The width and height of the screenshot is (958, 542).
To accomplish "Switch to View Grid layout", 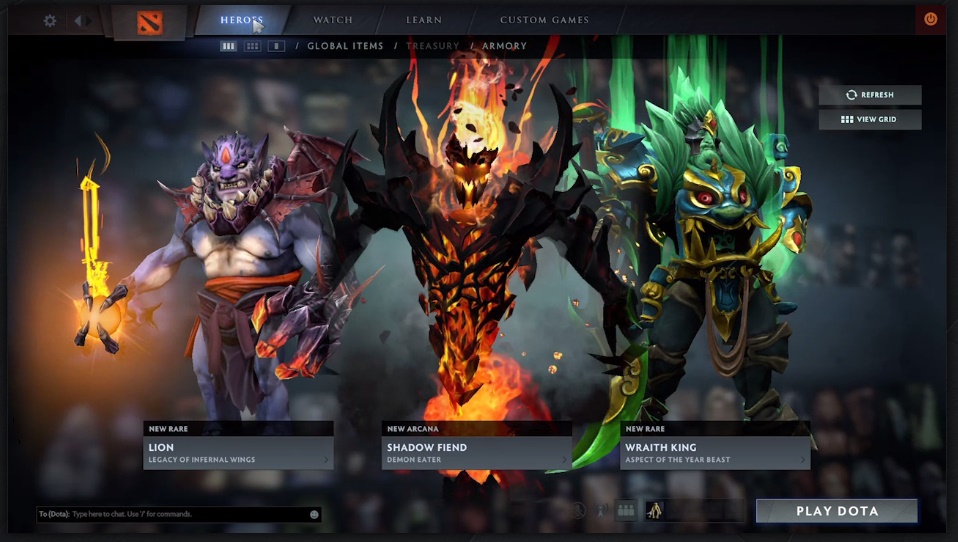I will (x=870, y=120).
